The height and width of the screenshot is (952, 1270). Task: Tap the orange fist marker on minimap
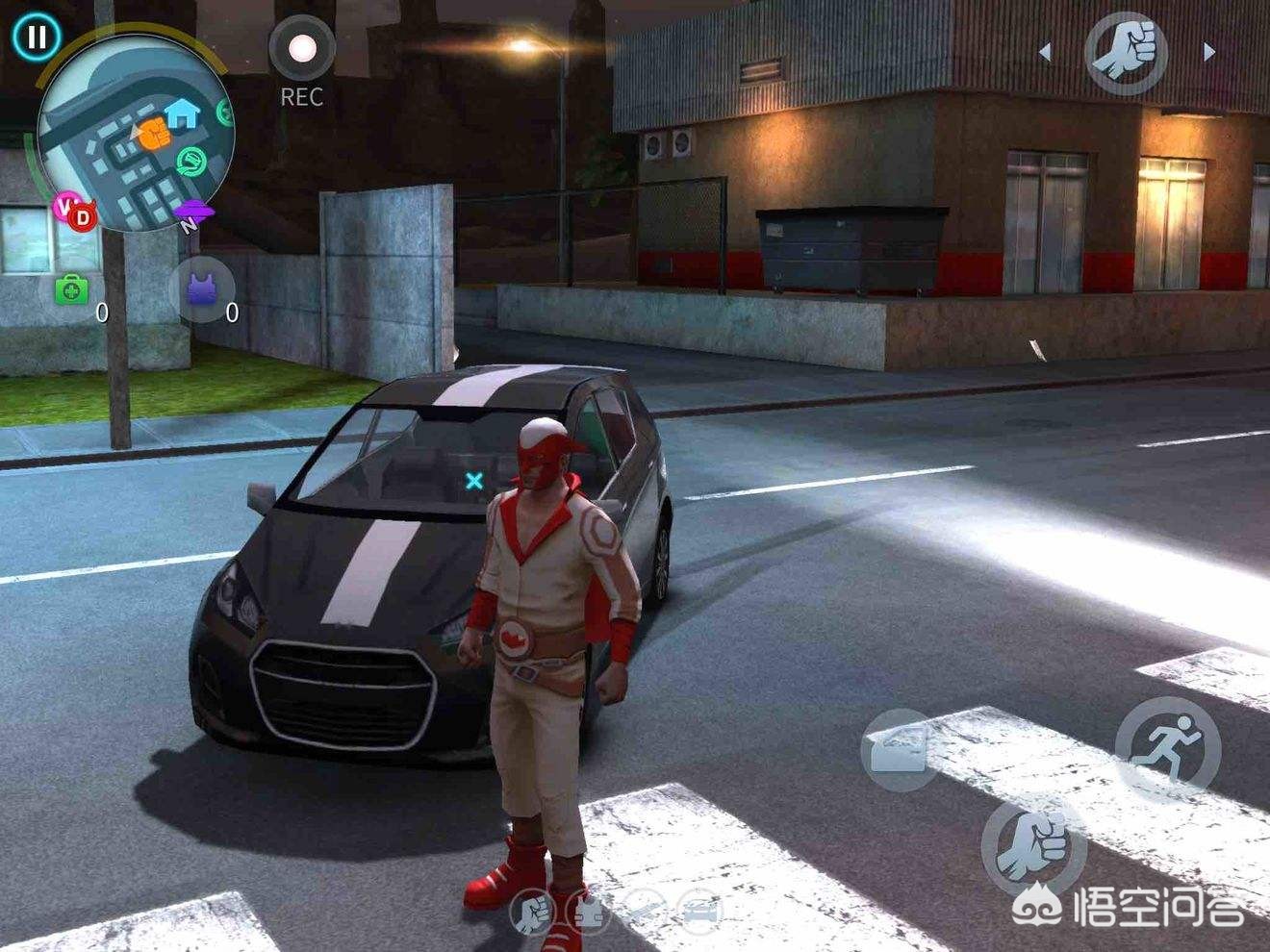click(152, 134)
